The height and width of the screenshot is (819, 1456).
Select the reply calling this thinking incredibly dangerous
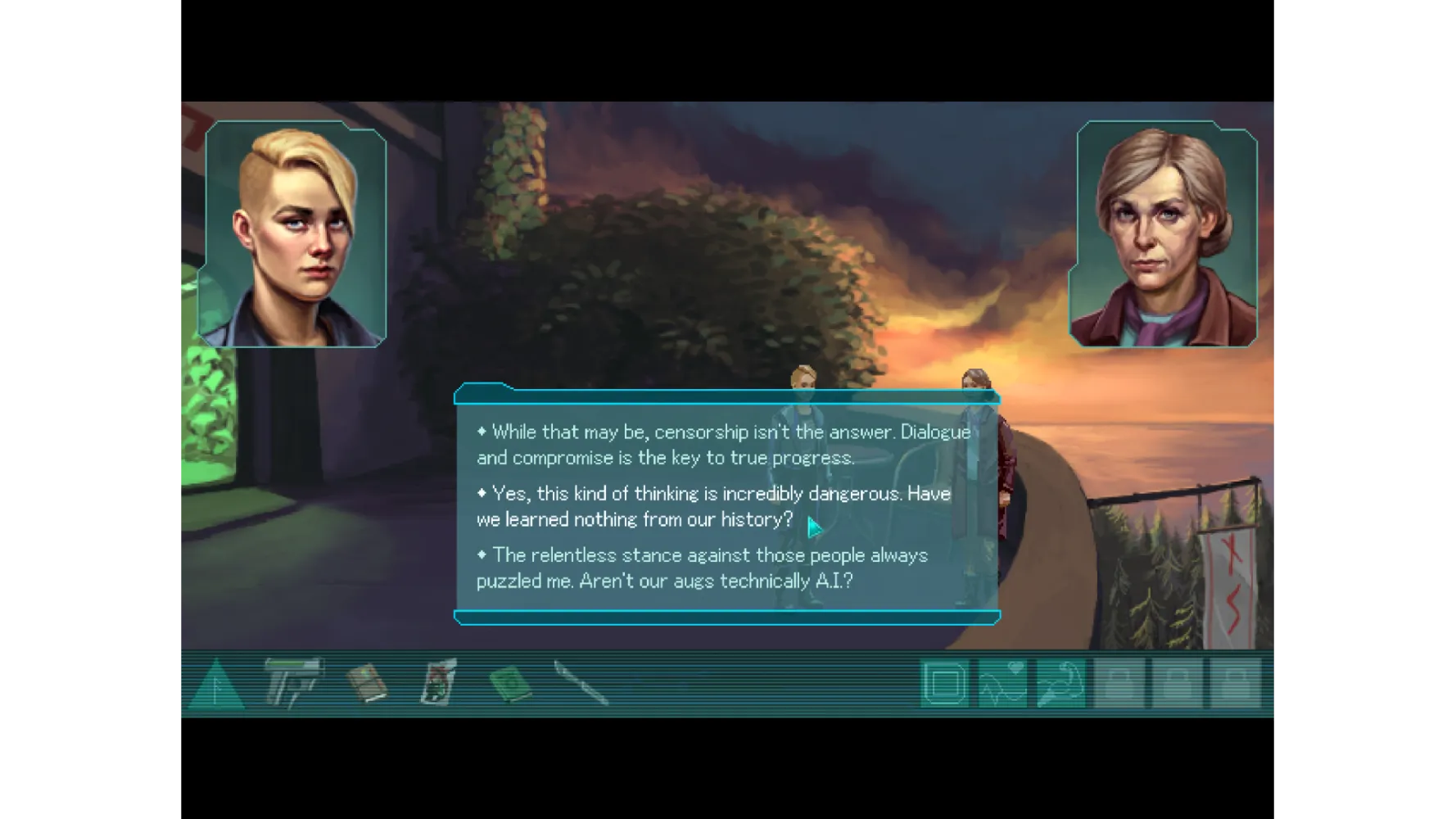coord(713,506)
